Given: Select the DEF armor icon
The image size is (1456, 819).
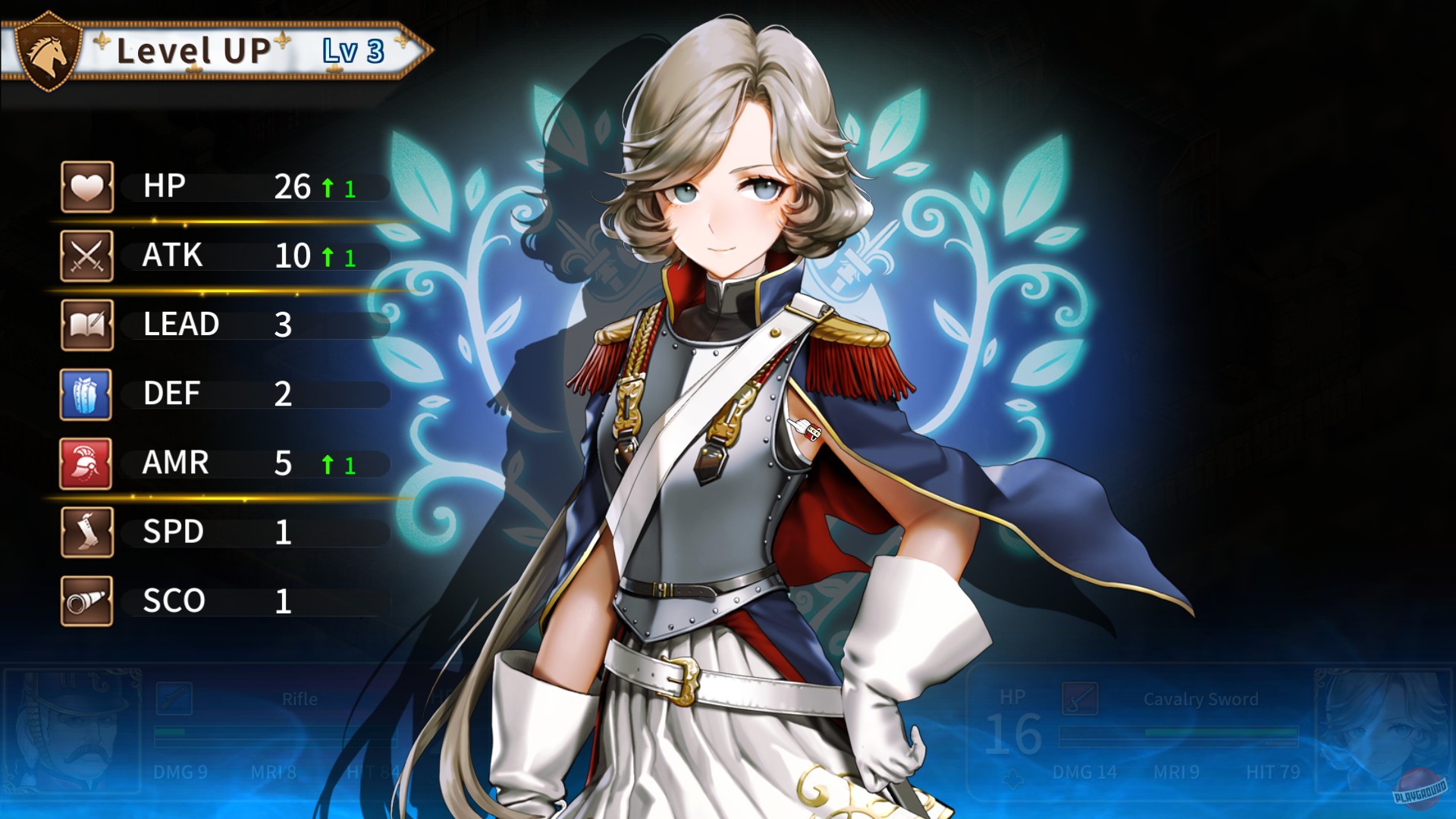Looking at the screenshot, I should [x=86, y=392].
